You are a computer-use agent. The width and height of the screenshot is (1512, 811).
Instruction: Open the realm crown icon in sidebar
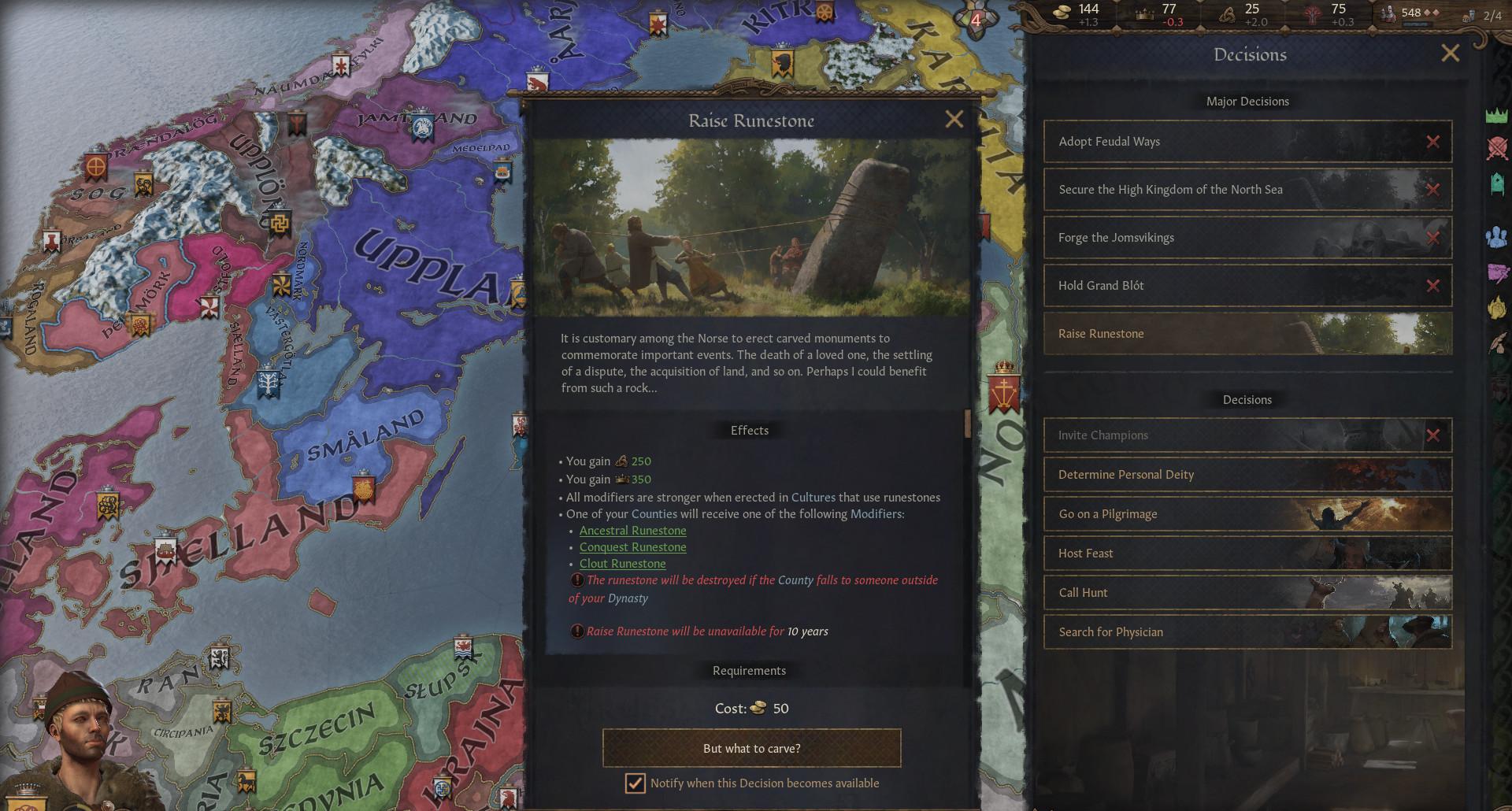click(x=1496, y=117)
